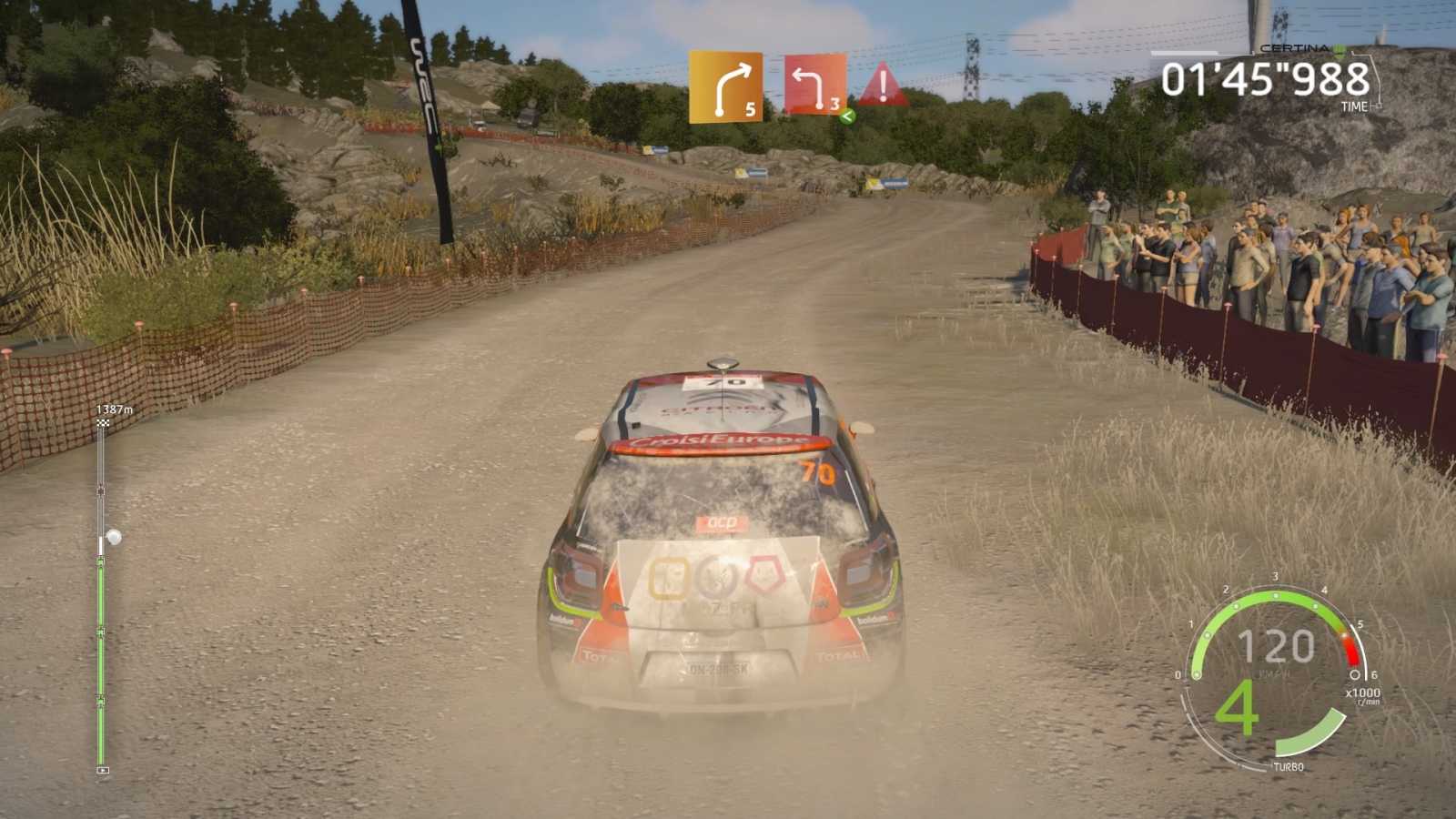Click the small stopwatch icon next to TIME
1456x819 pixels.
(1378, 106)
